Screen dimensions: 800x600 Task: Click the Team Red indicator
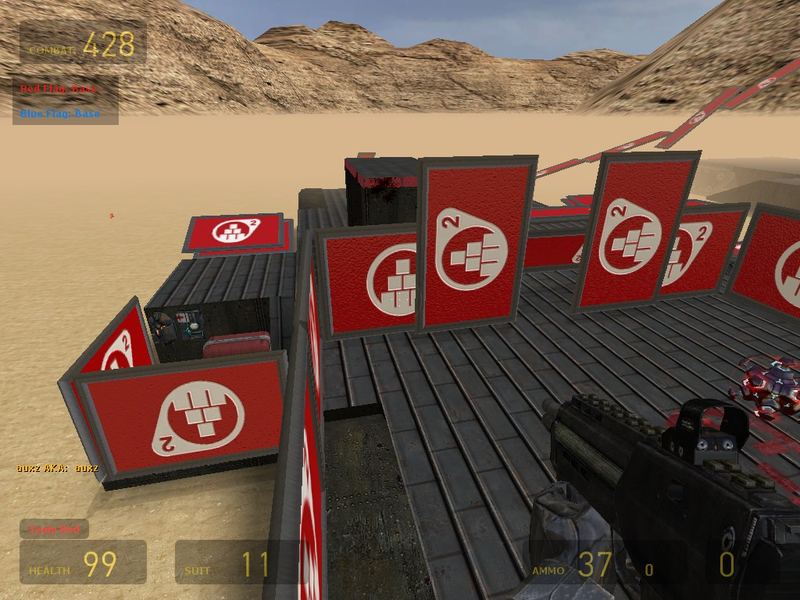(55, 529)
